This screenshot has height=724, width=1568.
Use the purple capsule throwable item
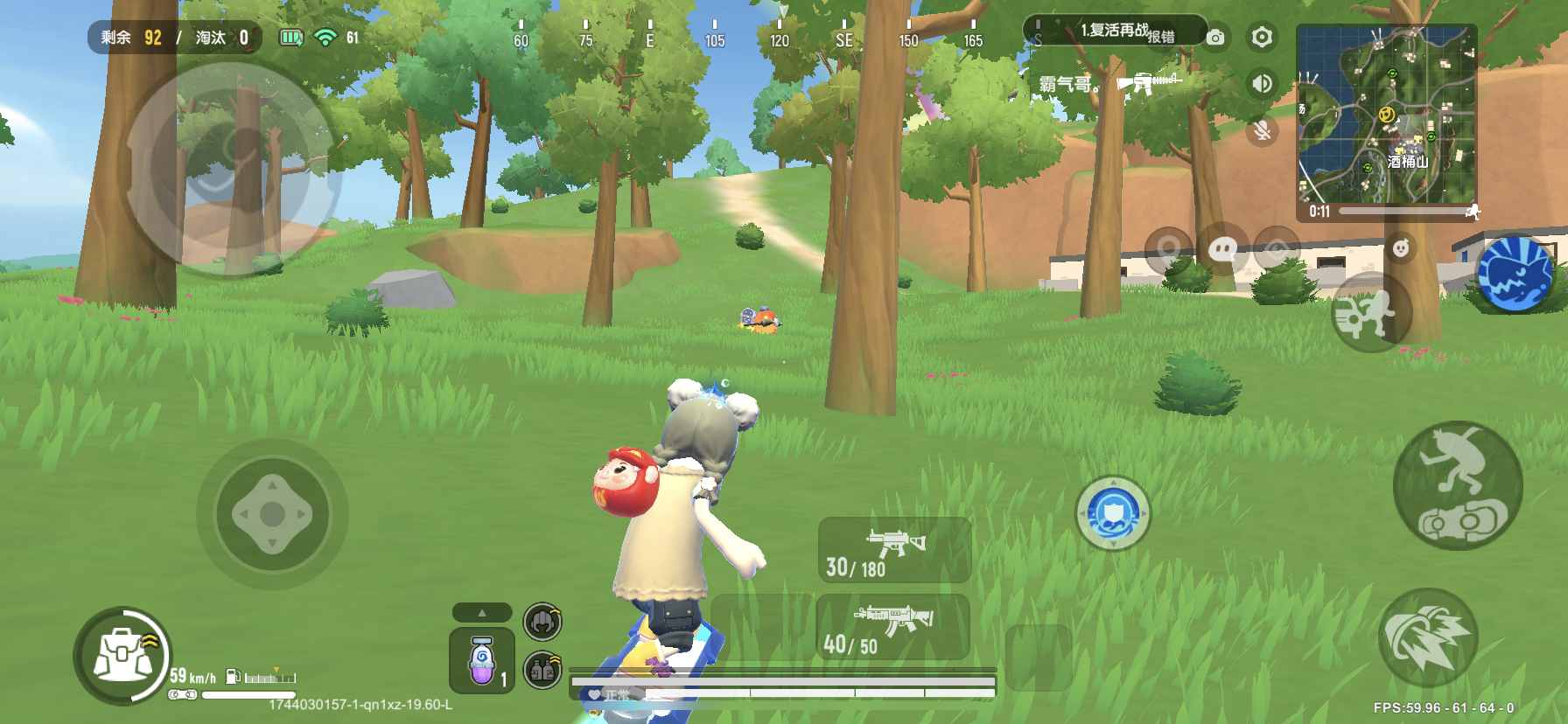[481, 661]
